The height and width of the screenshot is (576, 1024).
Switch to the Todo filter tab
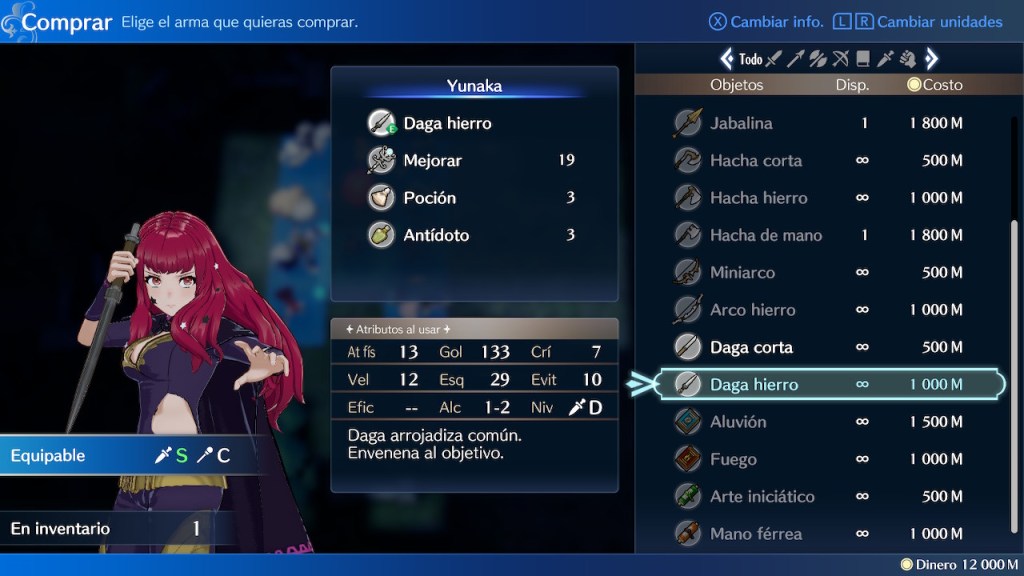point(750,59)
